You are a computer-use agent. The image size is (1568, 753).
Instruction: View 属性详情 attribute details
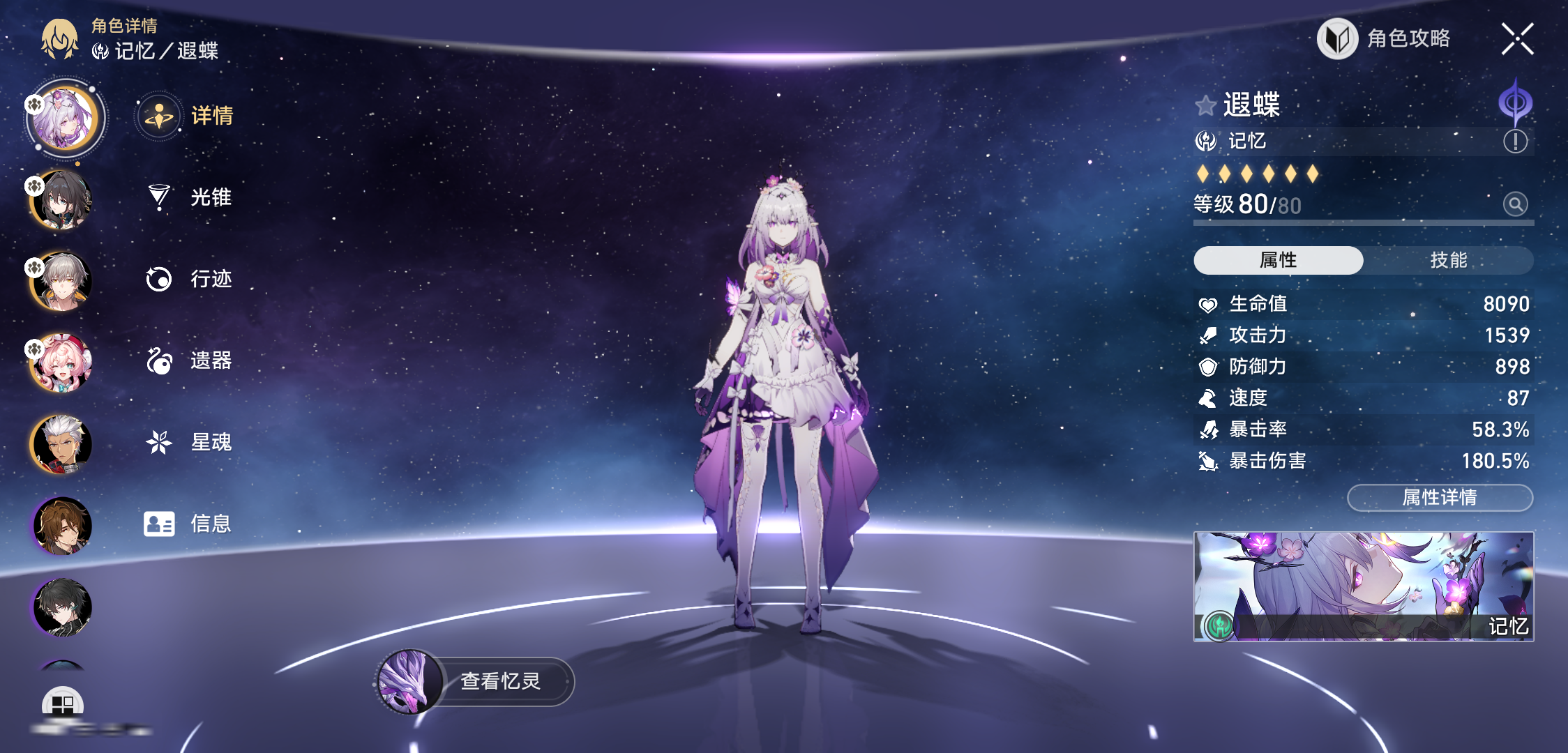coord(1440,497)
